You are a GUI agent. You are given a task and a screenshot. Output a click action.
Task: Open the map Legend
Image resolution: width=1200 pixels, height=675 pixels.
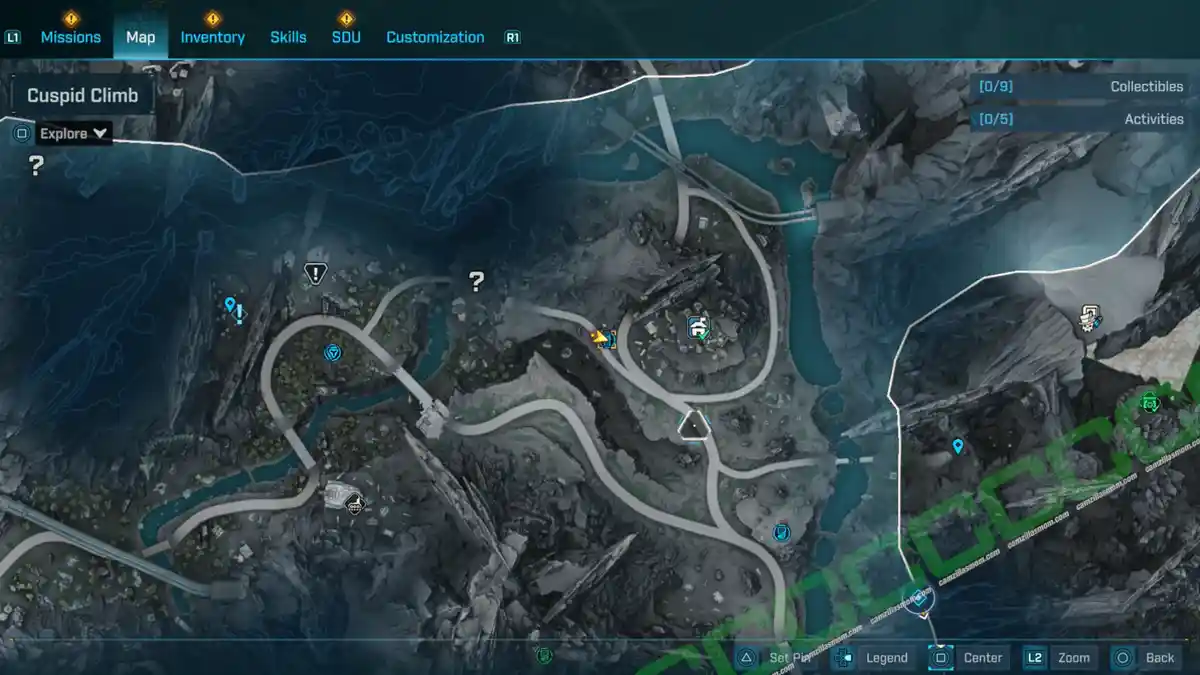point(873,657)
